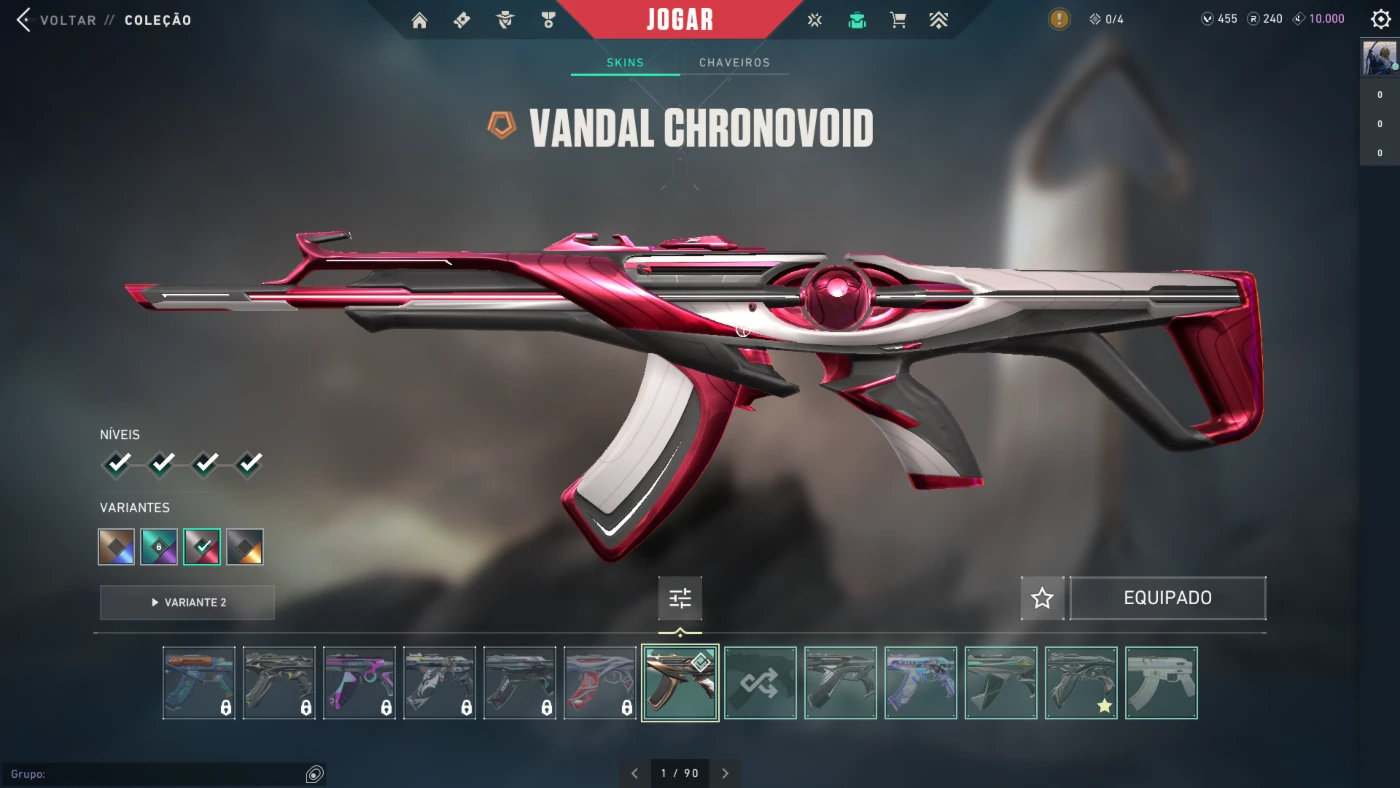
Task: Pick the locked teal and purple variant
Action: coord(159,547)
